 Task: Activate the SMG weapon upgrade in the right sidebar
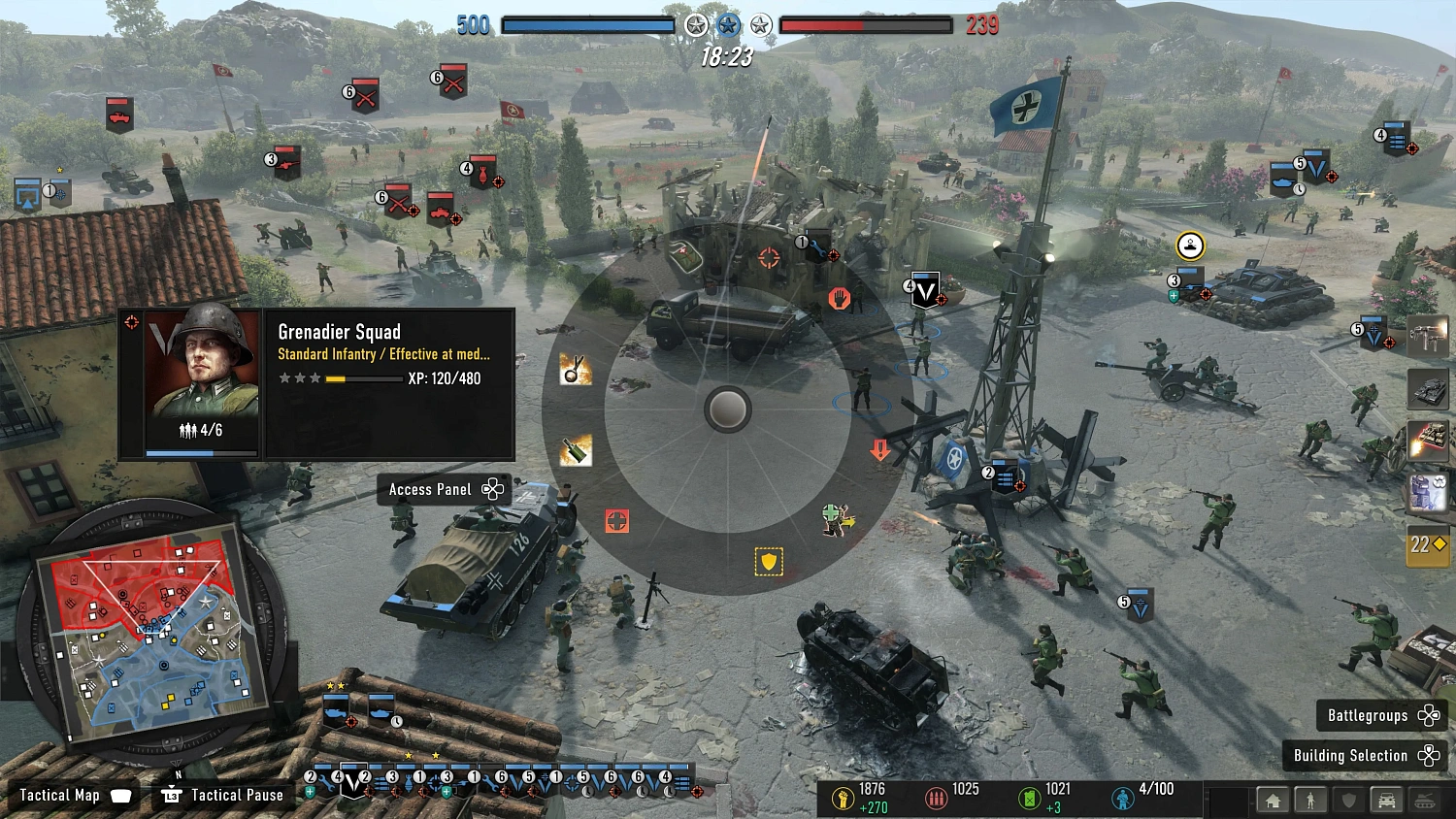tap(1427, 338)
